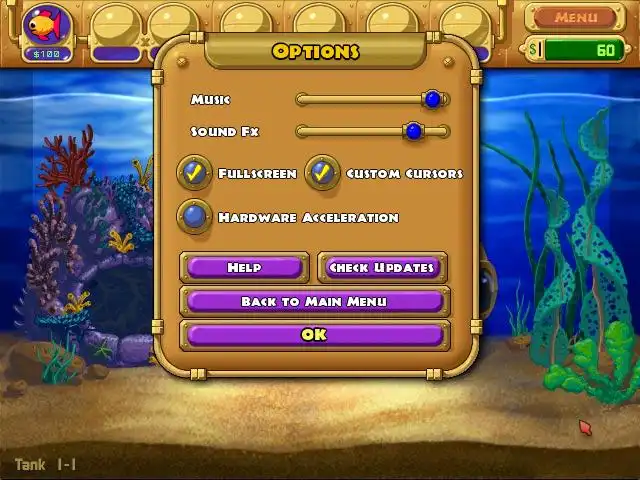The image size is (640, 480).
Task: Toggle the Custom Cursors checkbox
Action: point(322,173)
